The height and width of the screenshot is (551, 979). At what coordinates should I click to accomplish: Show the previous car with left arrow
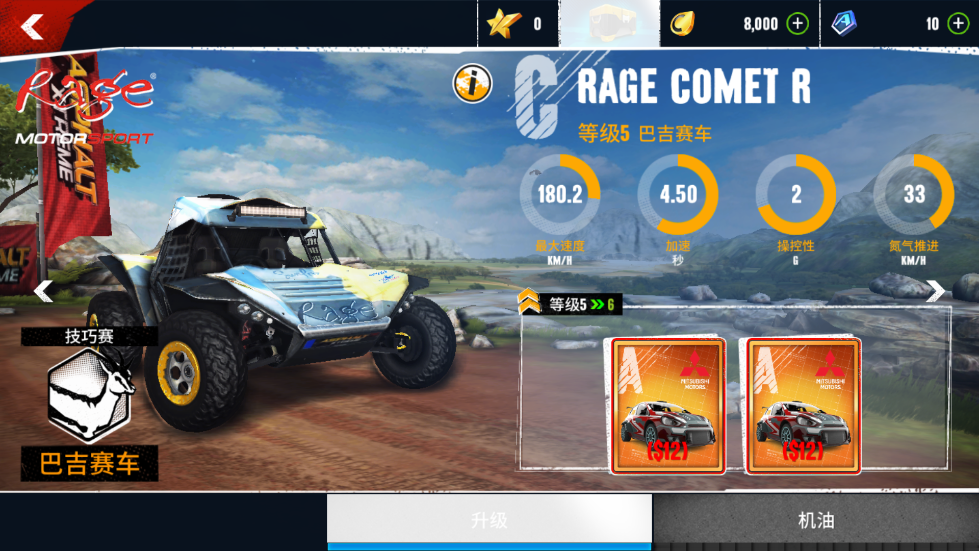pos(43,291)
